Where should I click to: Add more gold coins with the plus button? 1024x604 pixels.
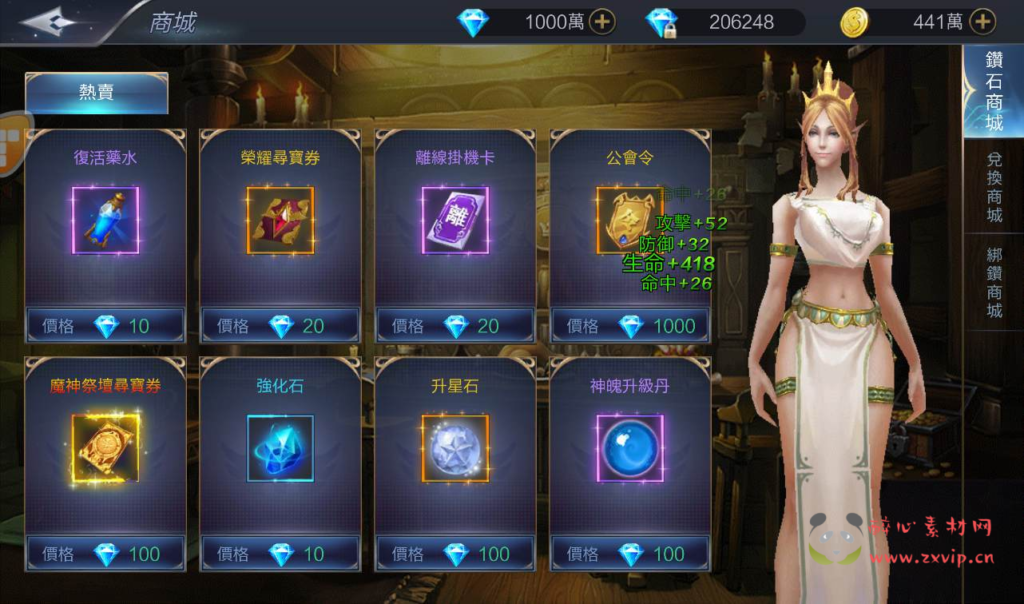(983, 21)
